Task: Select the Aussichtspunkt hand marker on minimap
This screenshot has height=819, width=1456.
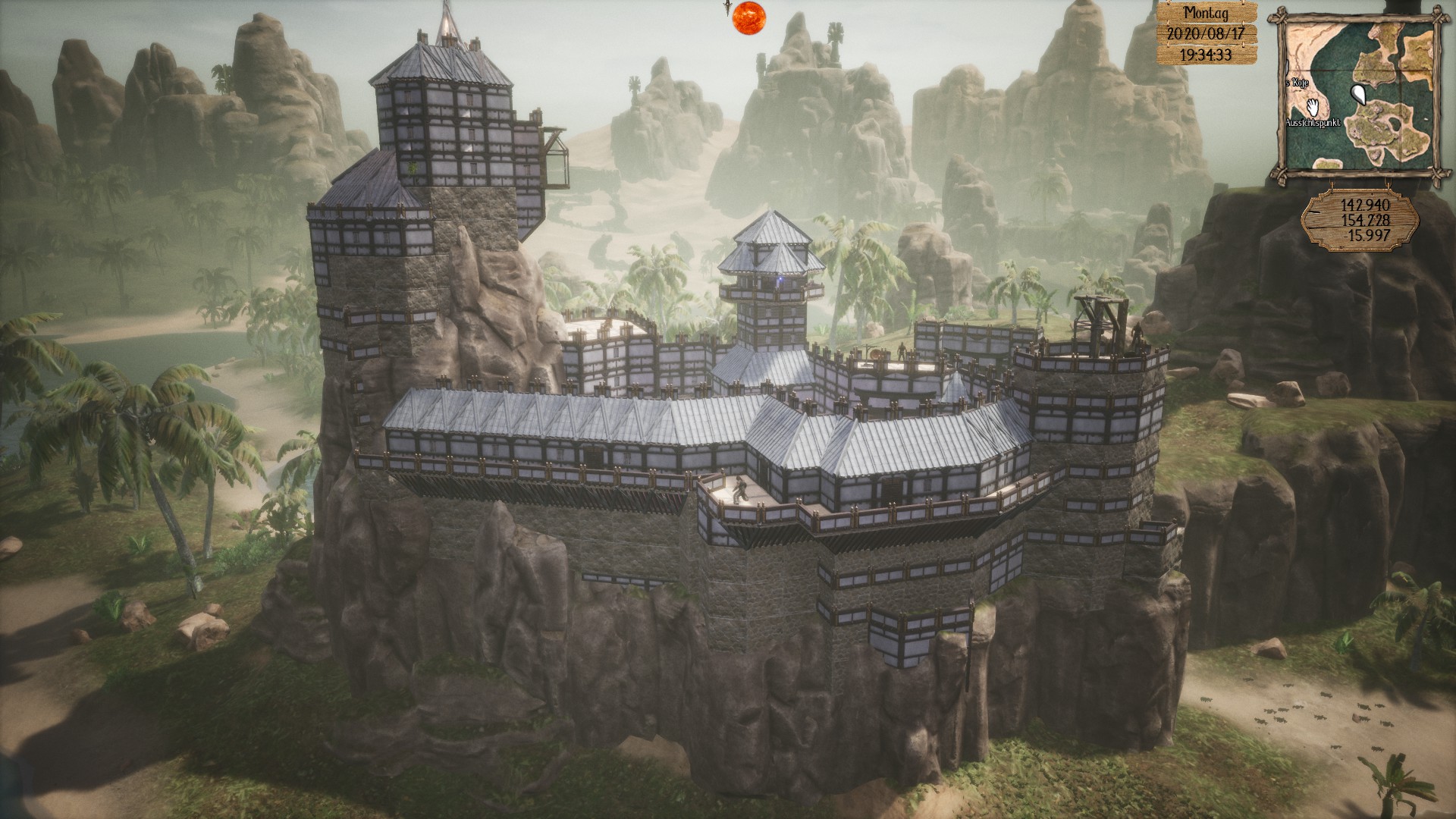Action: 1314,106
